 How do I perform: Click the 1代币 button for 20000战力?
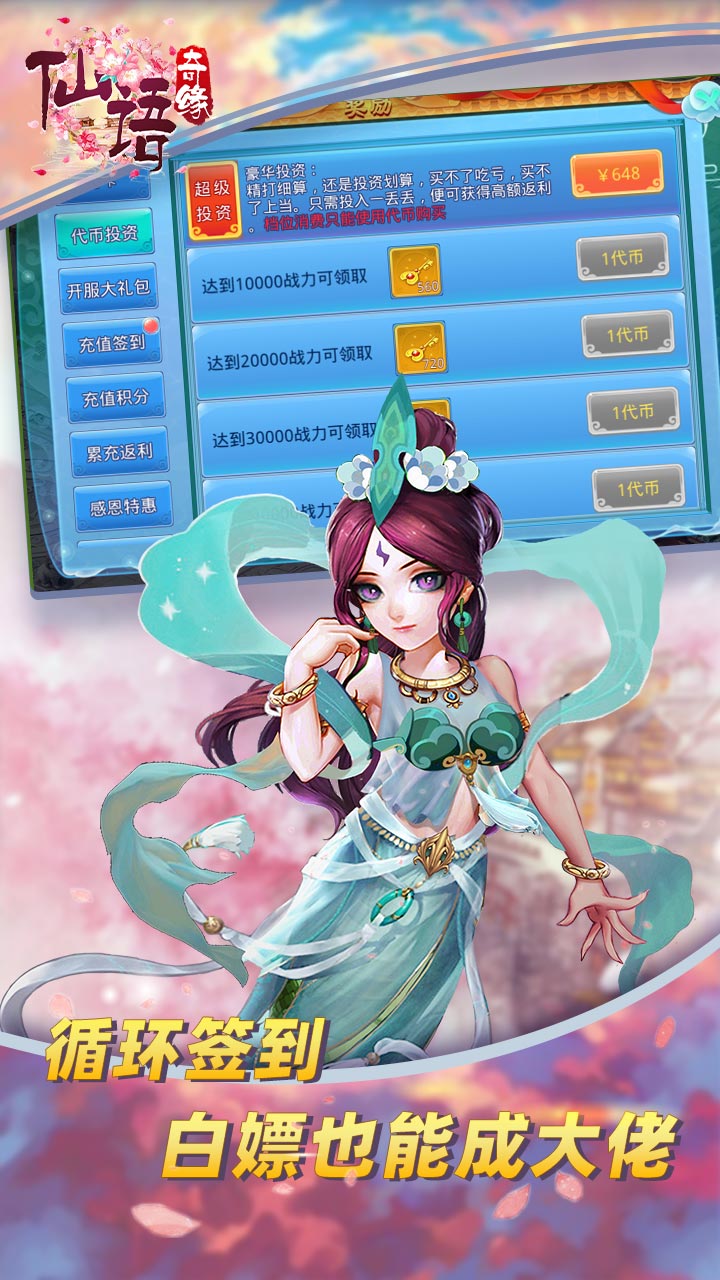(628, 334)
